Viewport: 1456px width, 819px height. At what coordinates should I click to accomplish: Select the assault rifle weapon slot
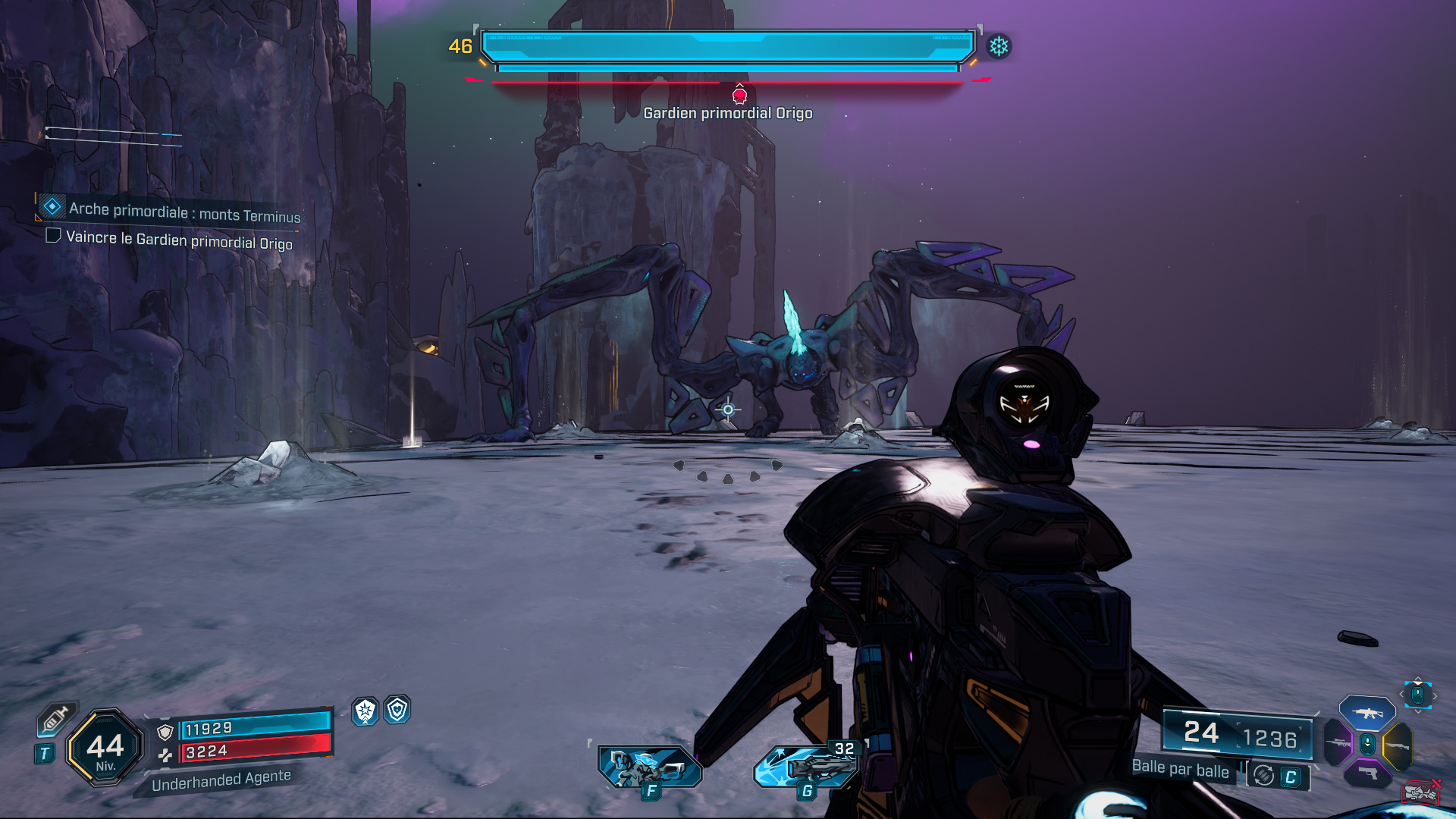click(x=1367, y=713)
